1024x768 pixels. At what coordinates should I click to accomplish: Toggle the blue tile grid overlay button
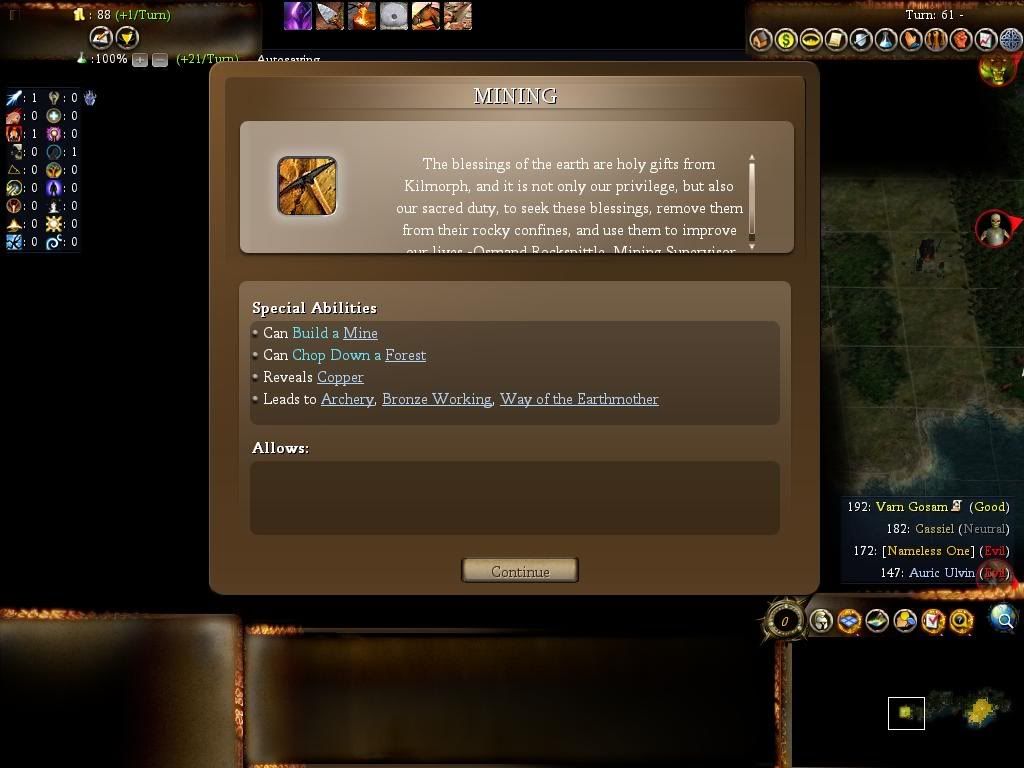click(849, 621)
